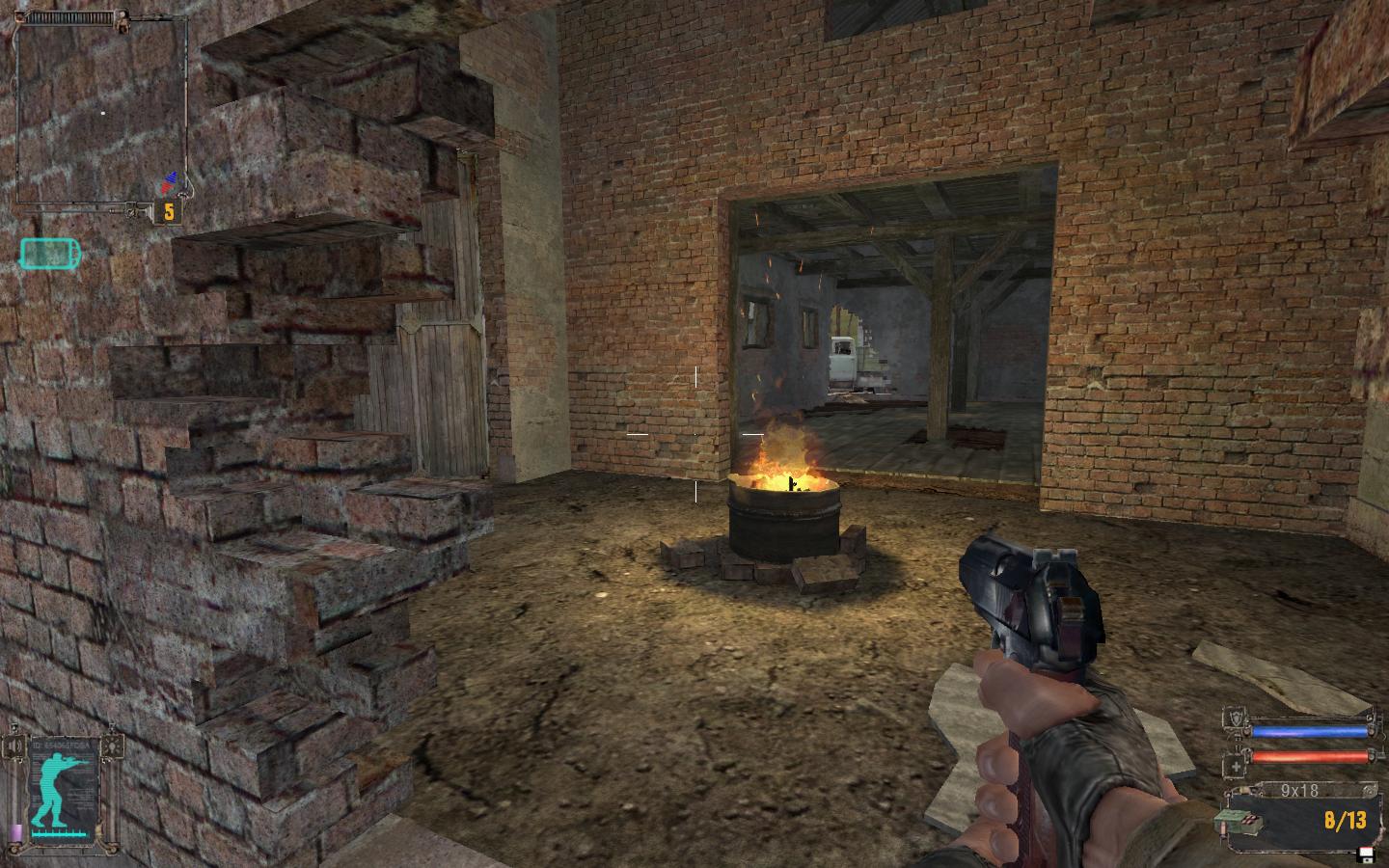1389x868 pixels.
Task: Click the armor shield icon
Action: tap(1234, 718)
